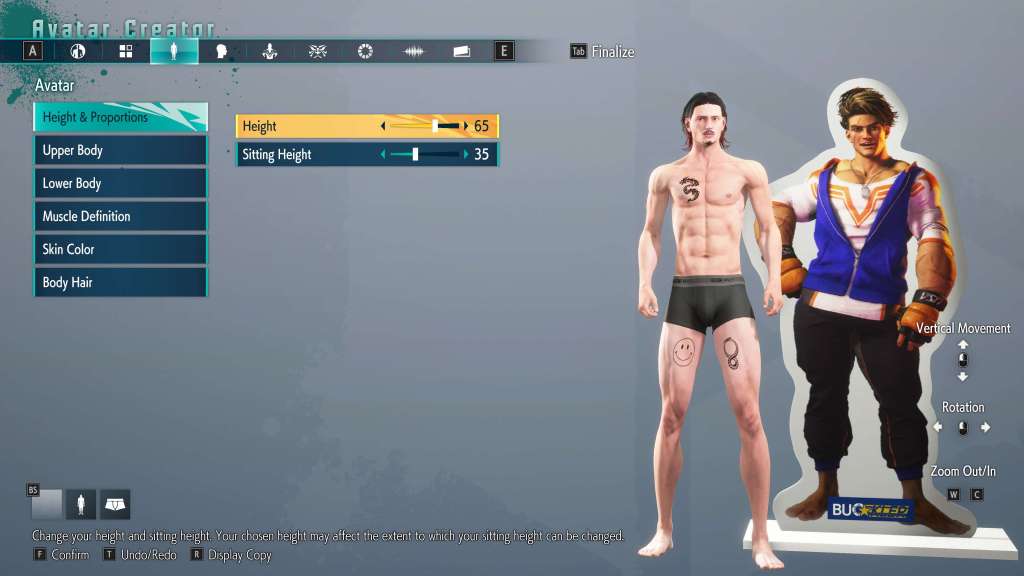Decrease Sitting Height with the left arrow
Screen dimensions: 1024x576
click(x=382, y=155)
